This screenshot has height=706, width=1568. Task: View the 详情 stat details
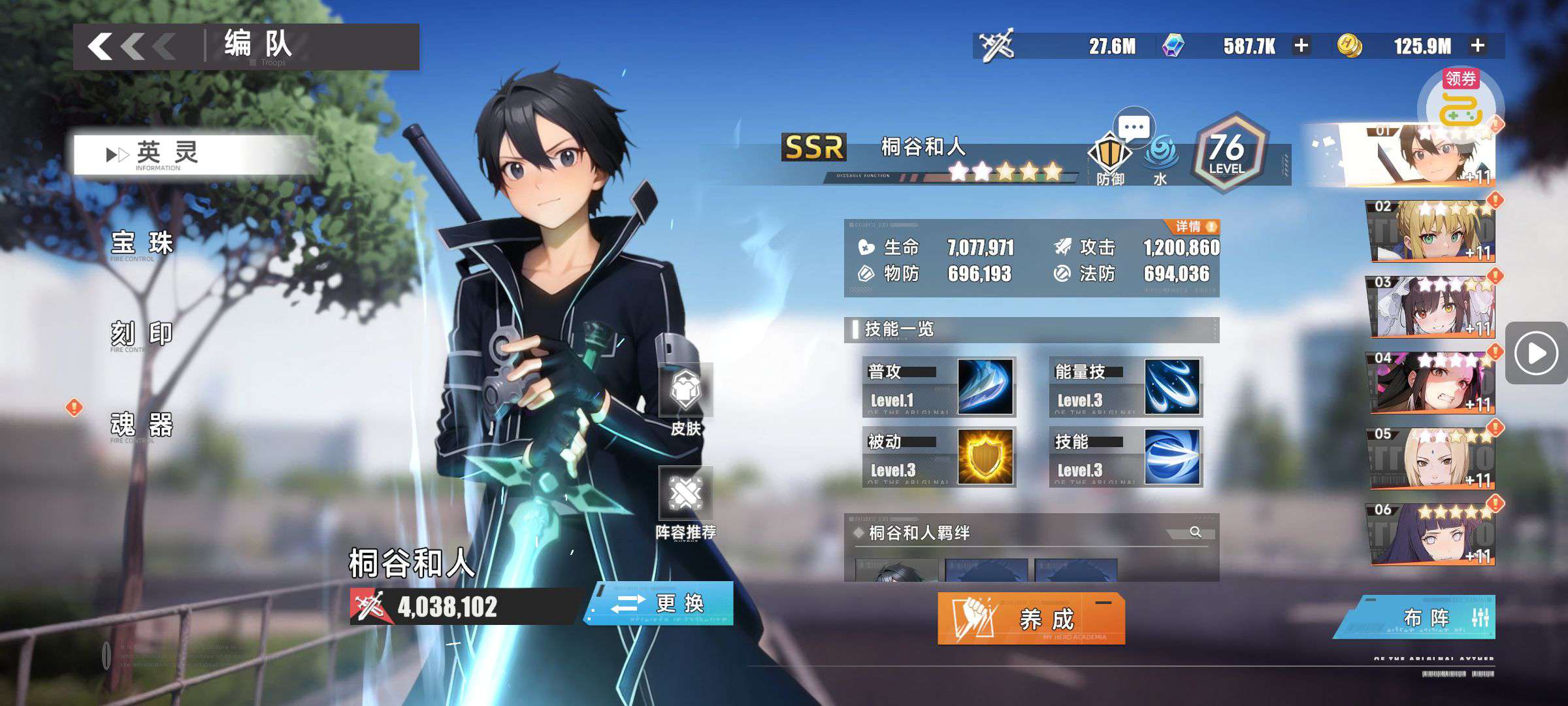click(x=1195, y=227)
